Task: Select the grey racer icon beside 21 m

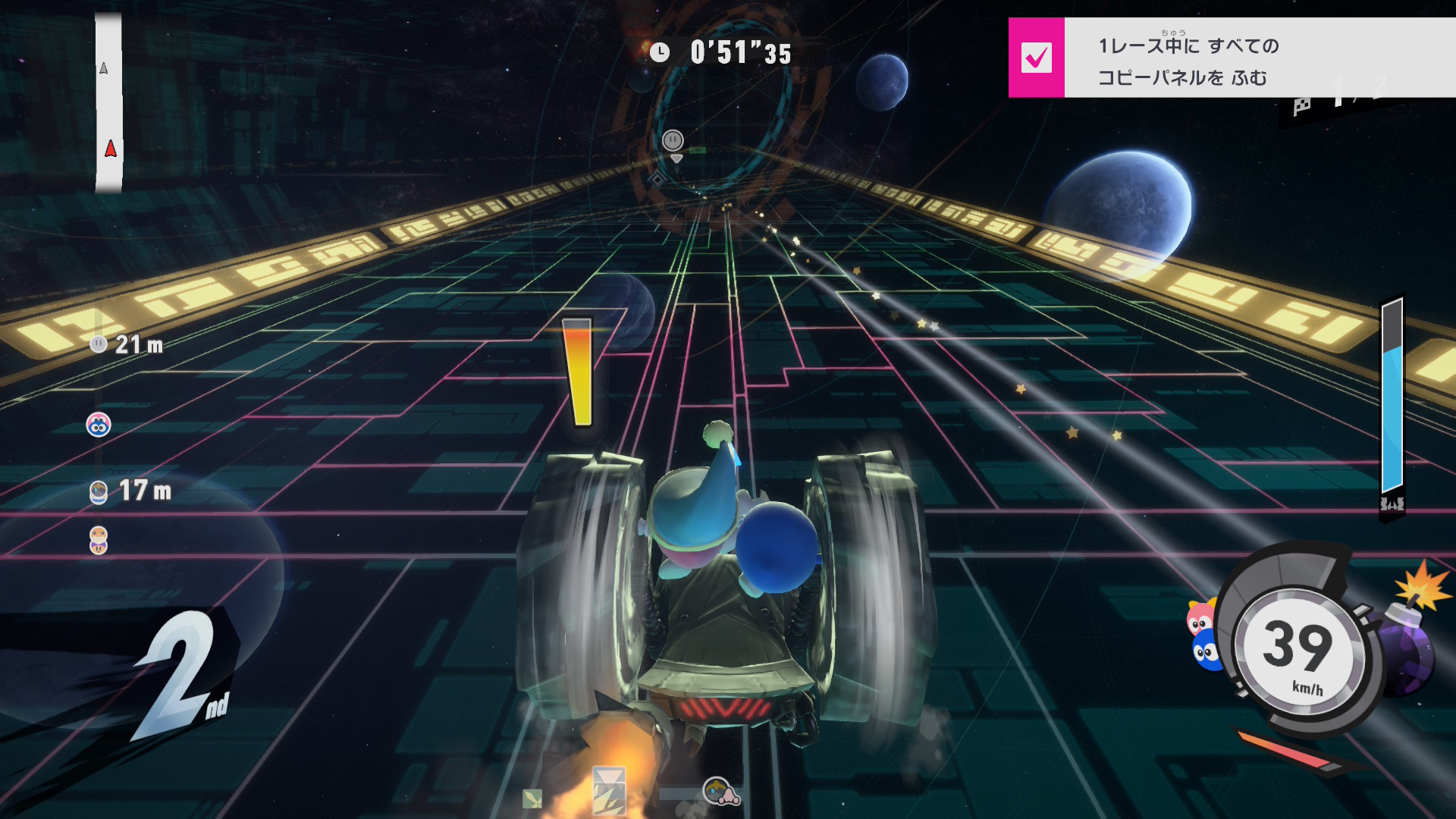Action: 99,345
